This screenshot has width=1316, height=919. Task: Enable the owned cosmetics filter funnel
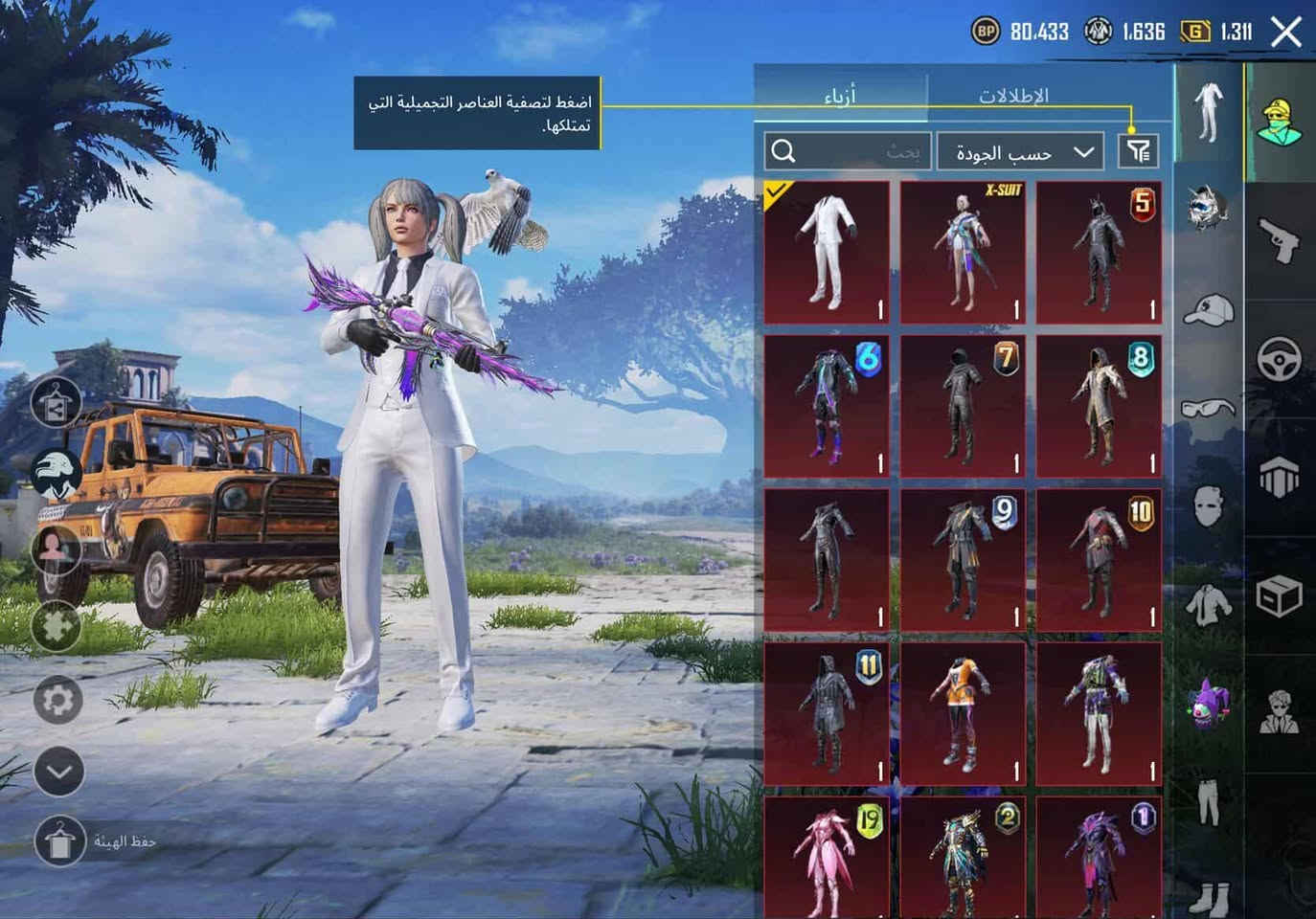[1138, 151]
